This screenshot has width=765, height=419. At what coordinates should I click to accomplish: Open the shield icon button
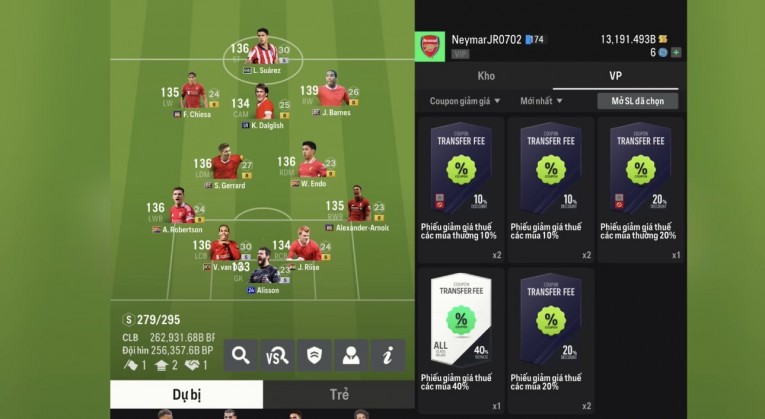click(x=314, y=353)
